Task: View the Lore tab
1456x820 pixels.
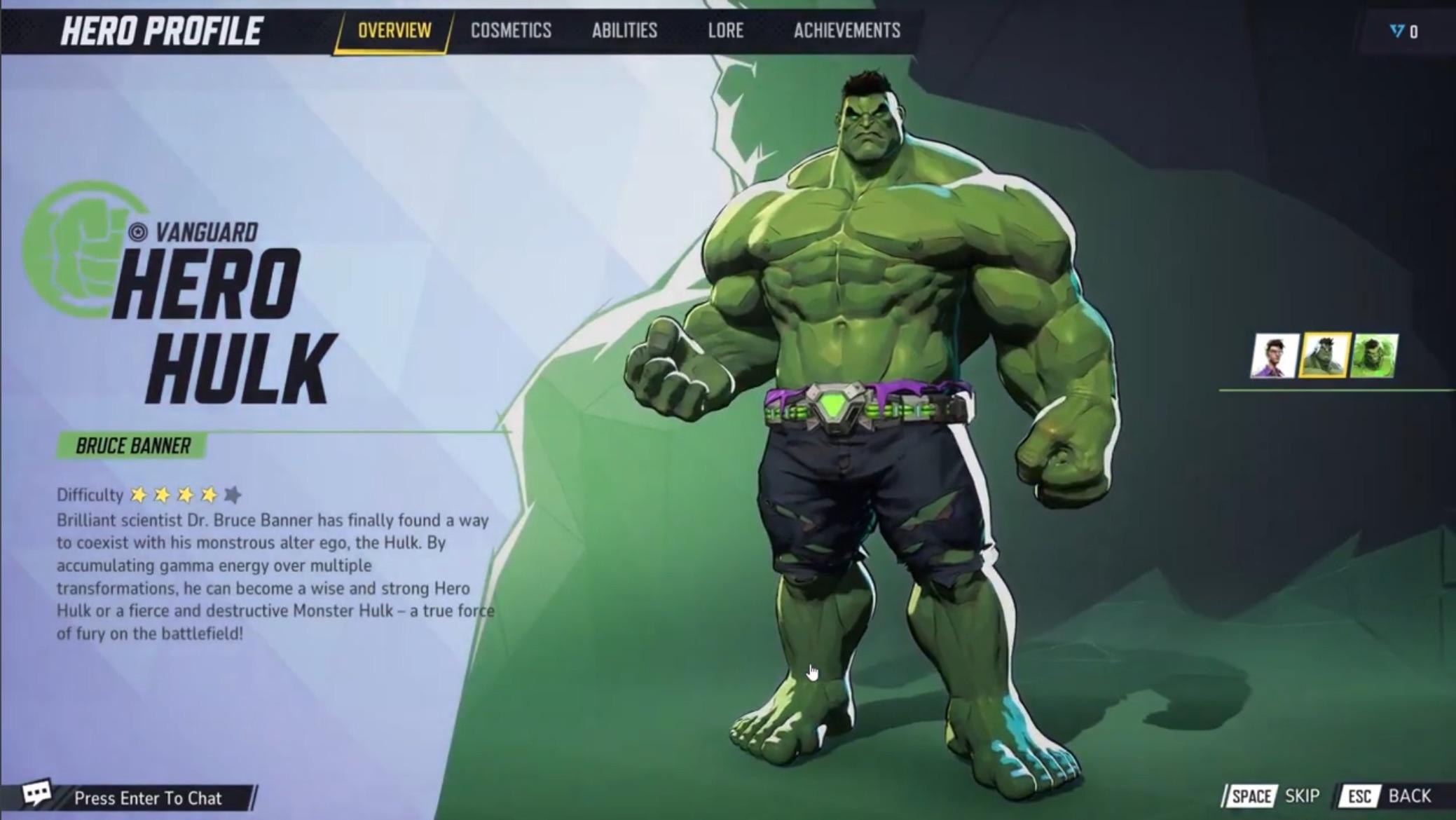Action: 726,30
